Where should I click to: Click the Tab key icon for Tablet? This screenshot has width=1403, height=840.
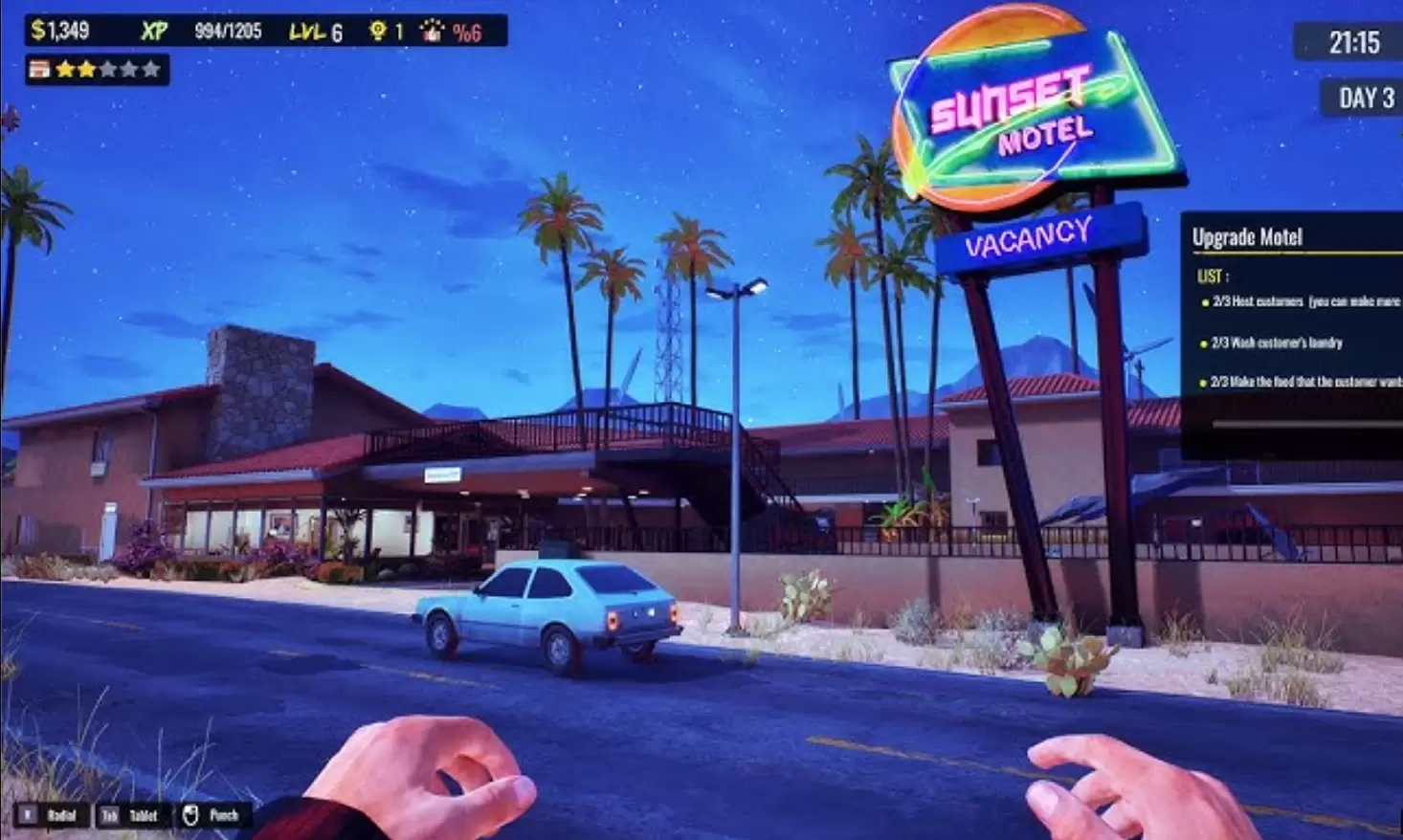pos(108,816)
